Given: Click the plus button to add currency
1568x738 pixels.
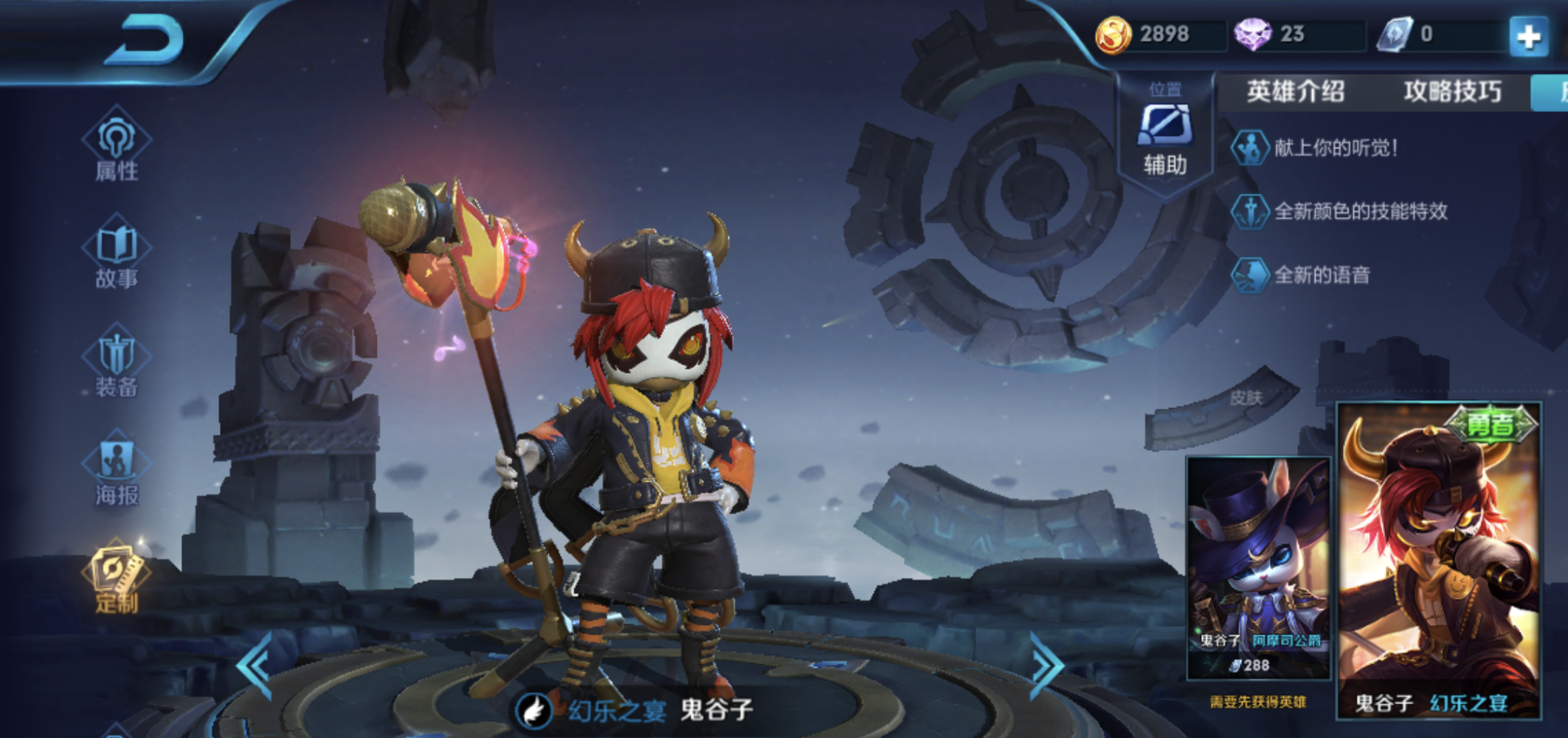Looking at the screenshot, I should coord(1528,35).
